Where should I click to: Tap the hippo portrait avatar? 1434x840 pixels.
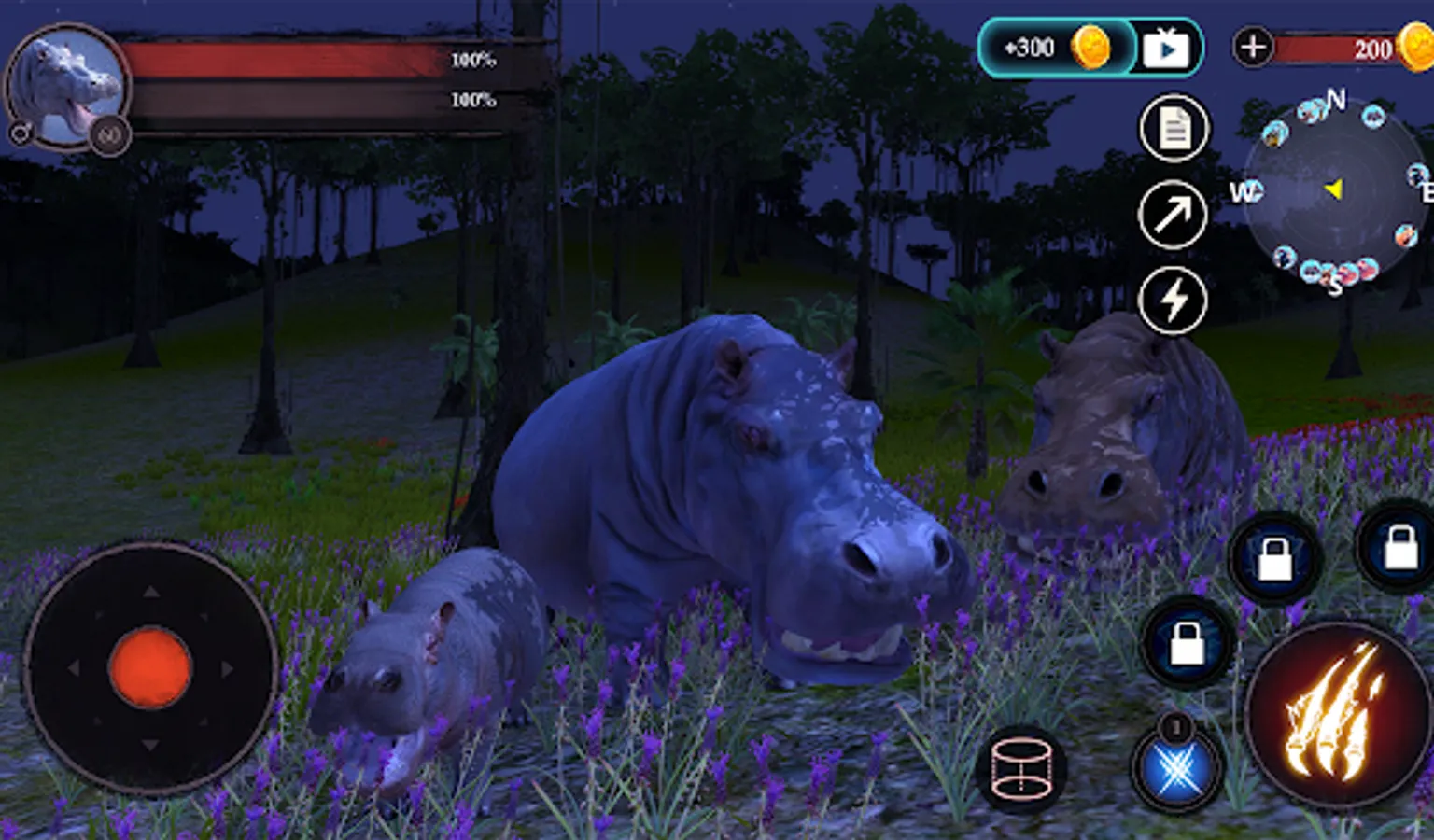(x=65, y=86)
